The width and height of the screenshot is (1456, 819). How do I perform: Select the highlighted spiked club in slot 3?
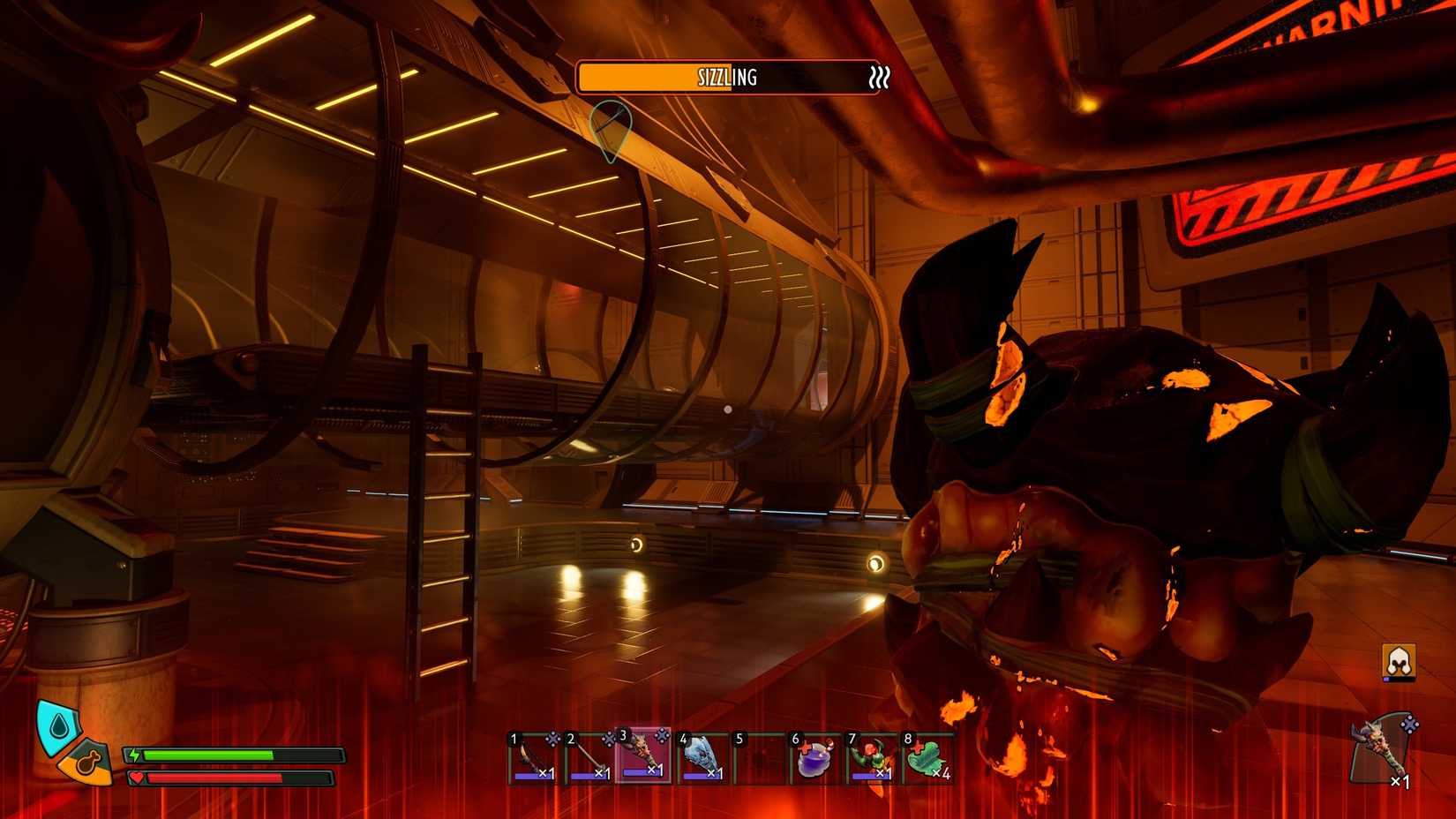coord(644,755)
